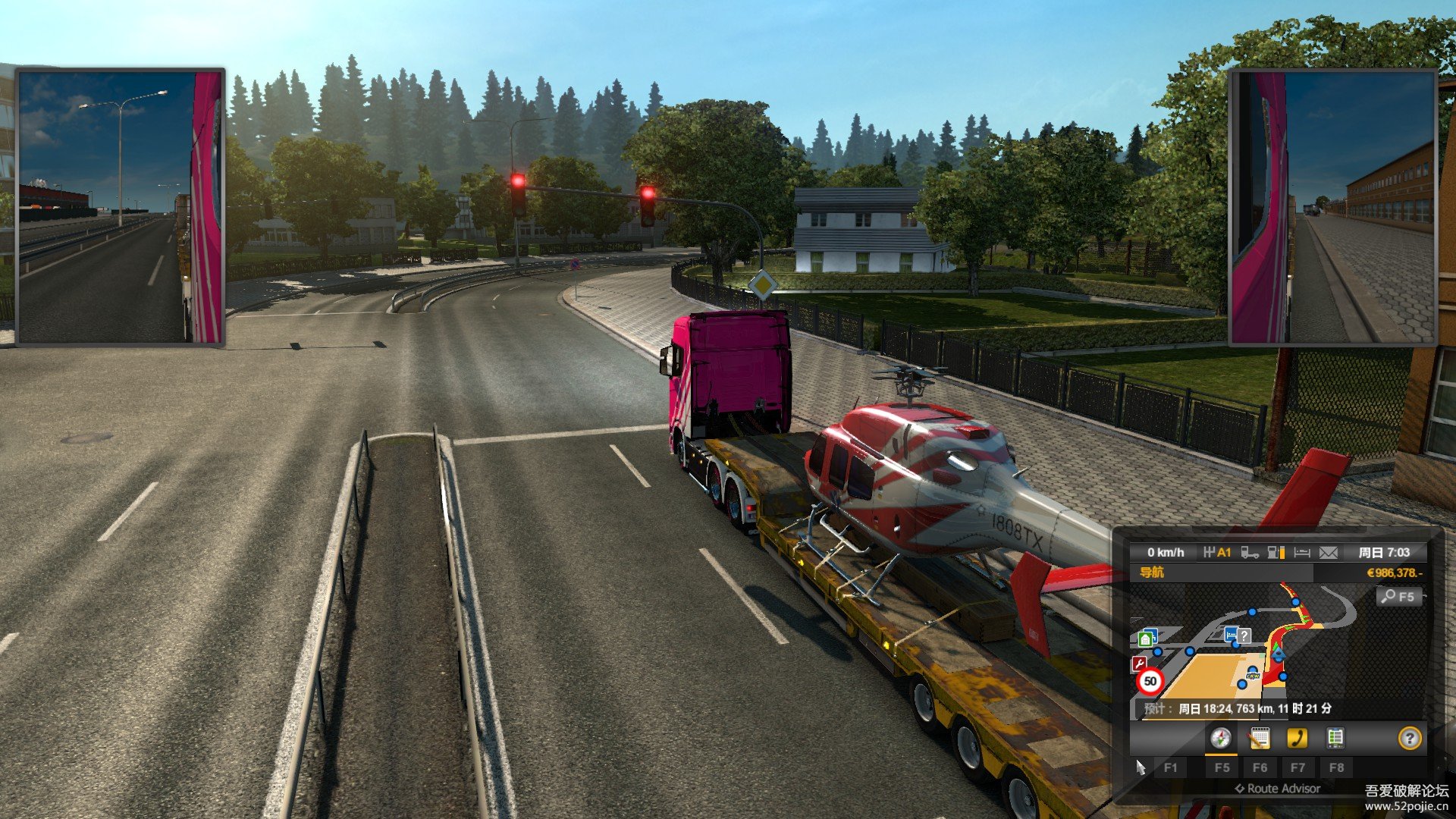This screenshot has height=819, width=1456.
Task: Click the left side mirror view
Action: [x=121, y=207]
